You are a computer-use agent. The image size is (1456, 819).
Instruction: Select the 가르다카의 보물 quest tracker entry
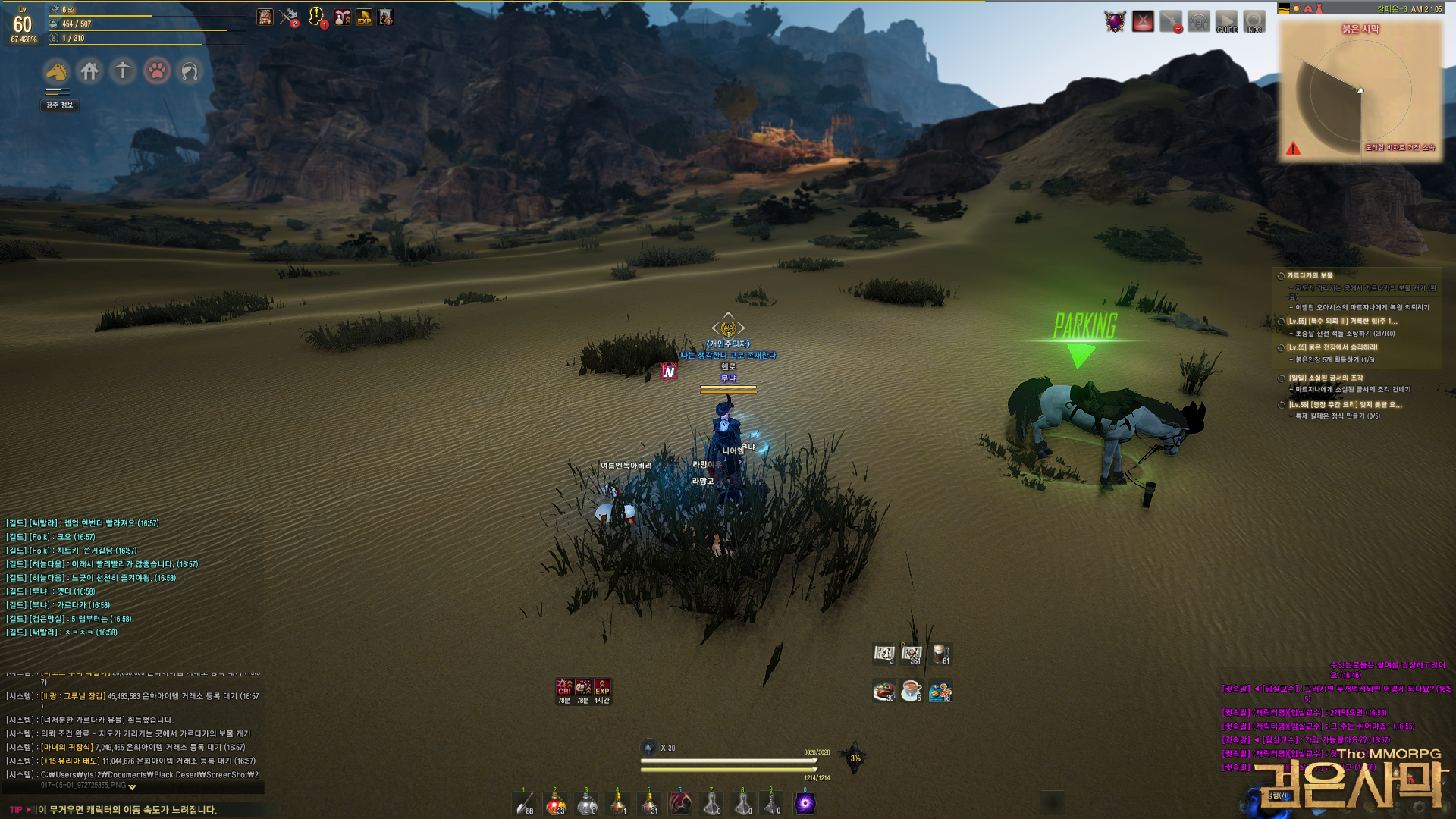pyautogui.click(x=1310, y=276)
